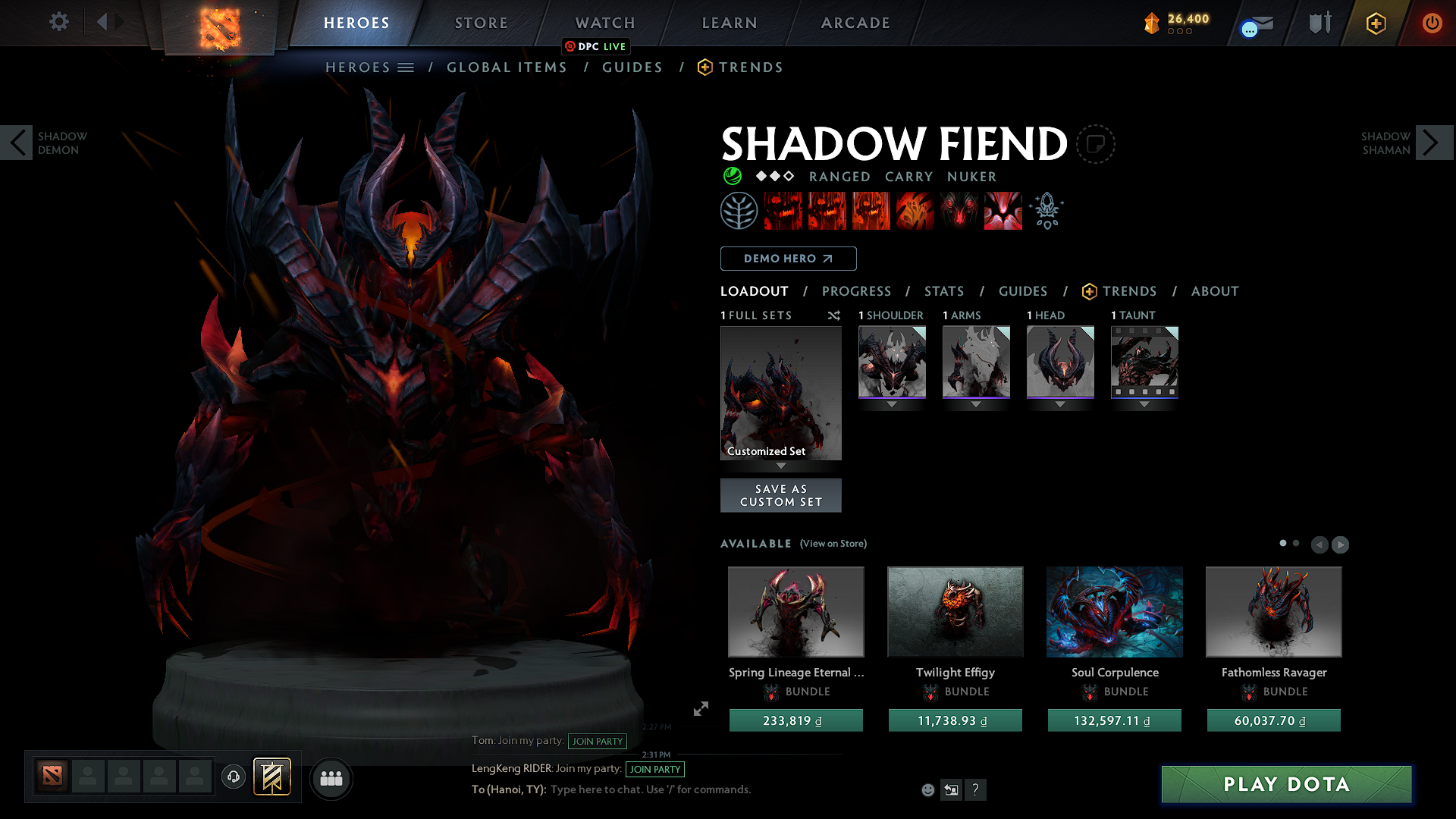Toggle the Aghanim's Scepter upgrade view
The height and width of the screenshot is (819, 1456).
point(1046,210)
